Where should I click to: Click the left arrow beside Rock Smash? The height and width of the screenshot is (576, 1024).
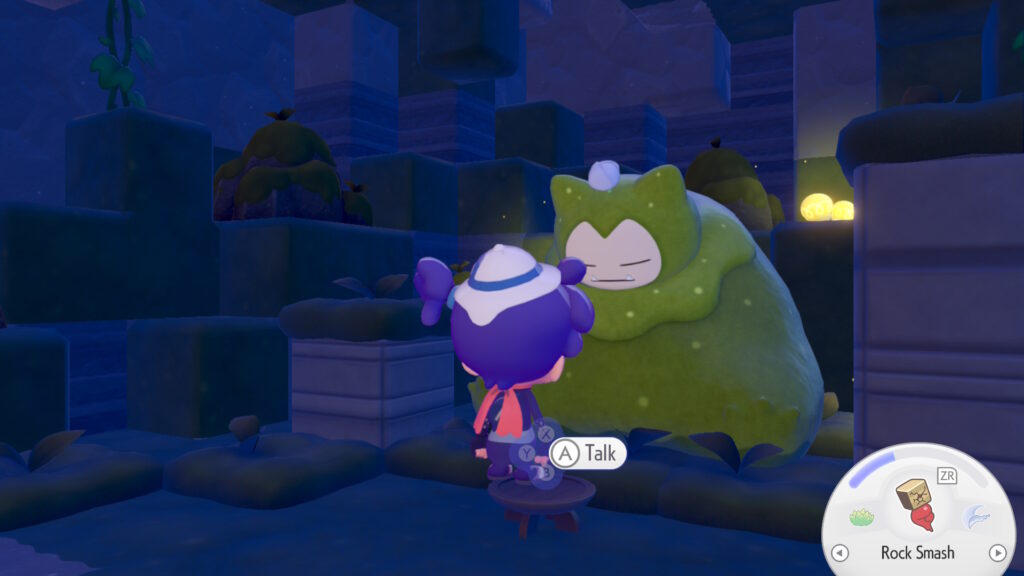pos(840,552)
